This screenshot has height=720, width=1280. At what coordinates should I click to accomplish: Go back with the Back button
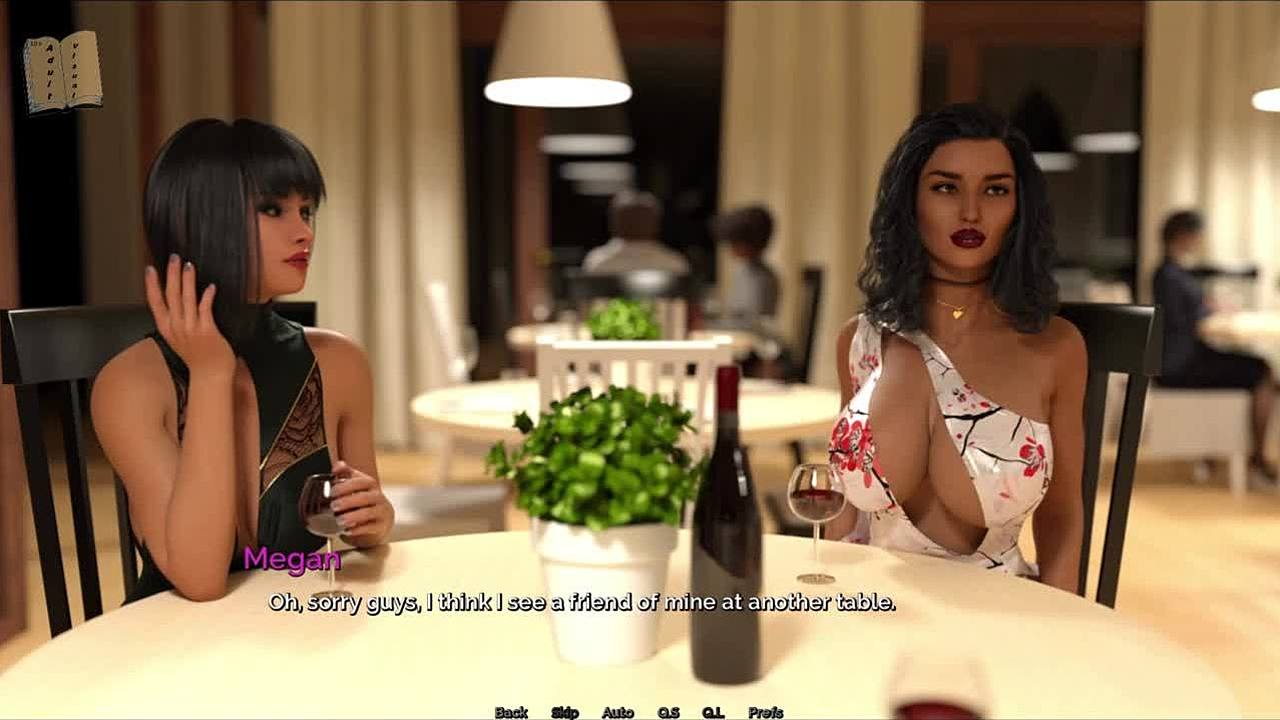(511, 712)
